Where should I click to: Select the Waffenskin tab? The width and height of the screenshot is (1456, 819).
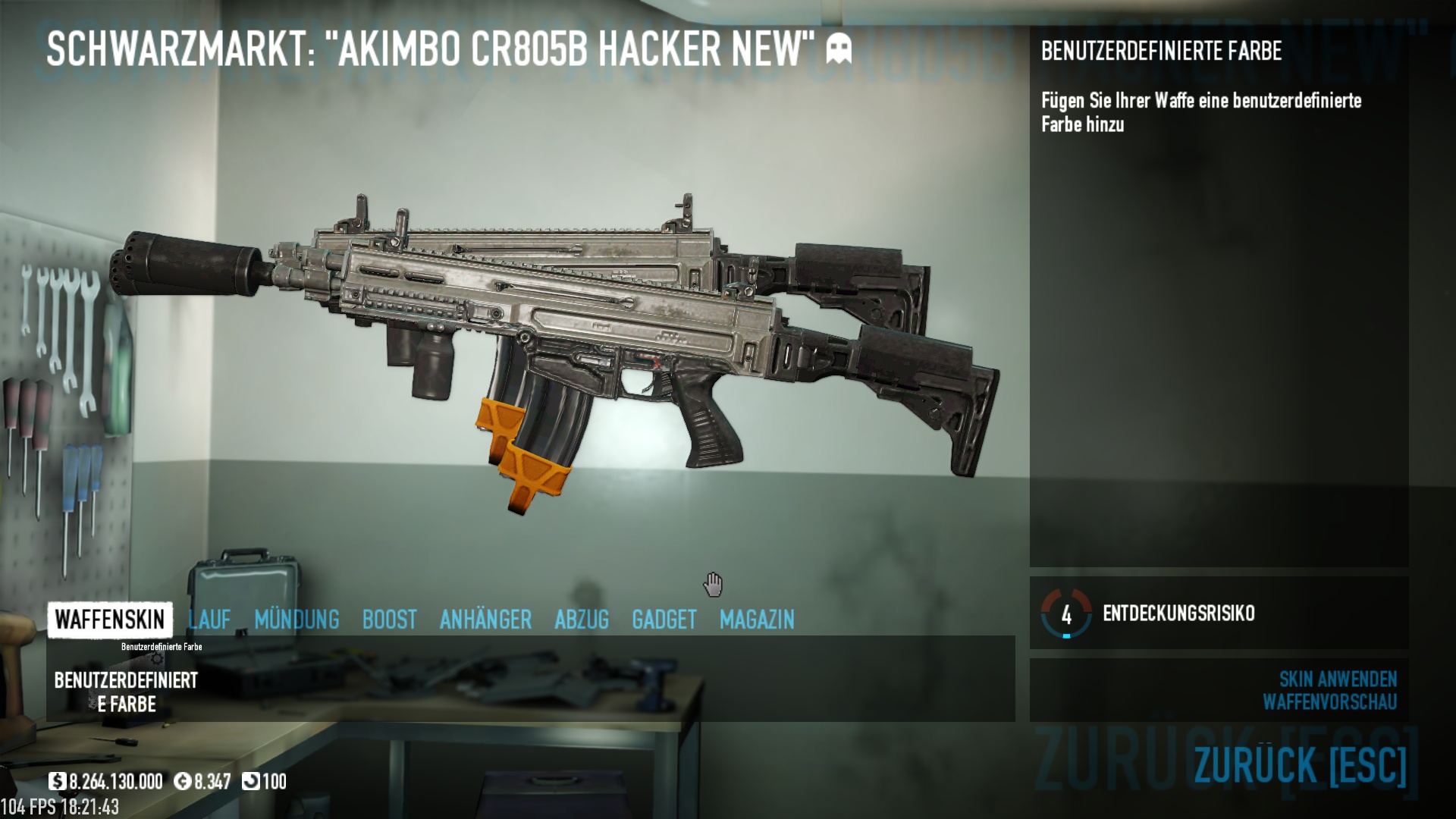(110, 620)
